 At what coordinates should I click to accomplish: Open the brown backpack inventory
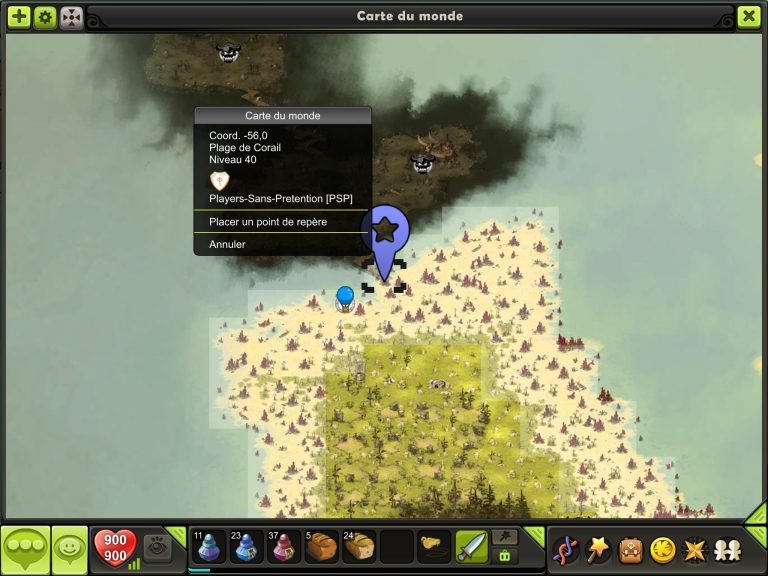click(630, 549)
